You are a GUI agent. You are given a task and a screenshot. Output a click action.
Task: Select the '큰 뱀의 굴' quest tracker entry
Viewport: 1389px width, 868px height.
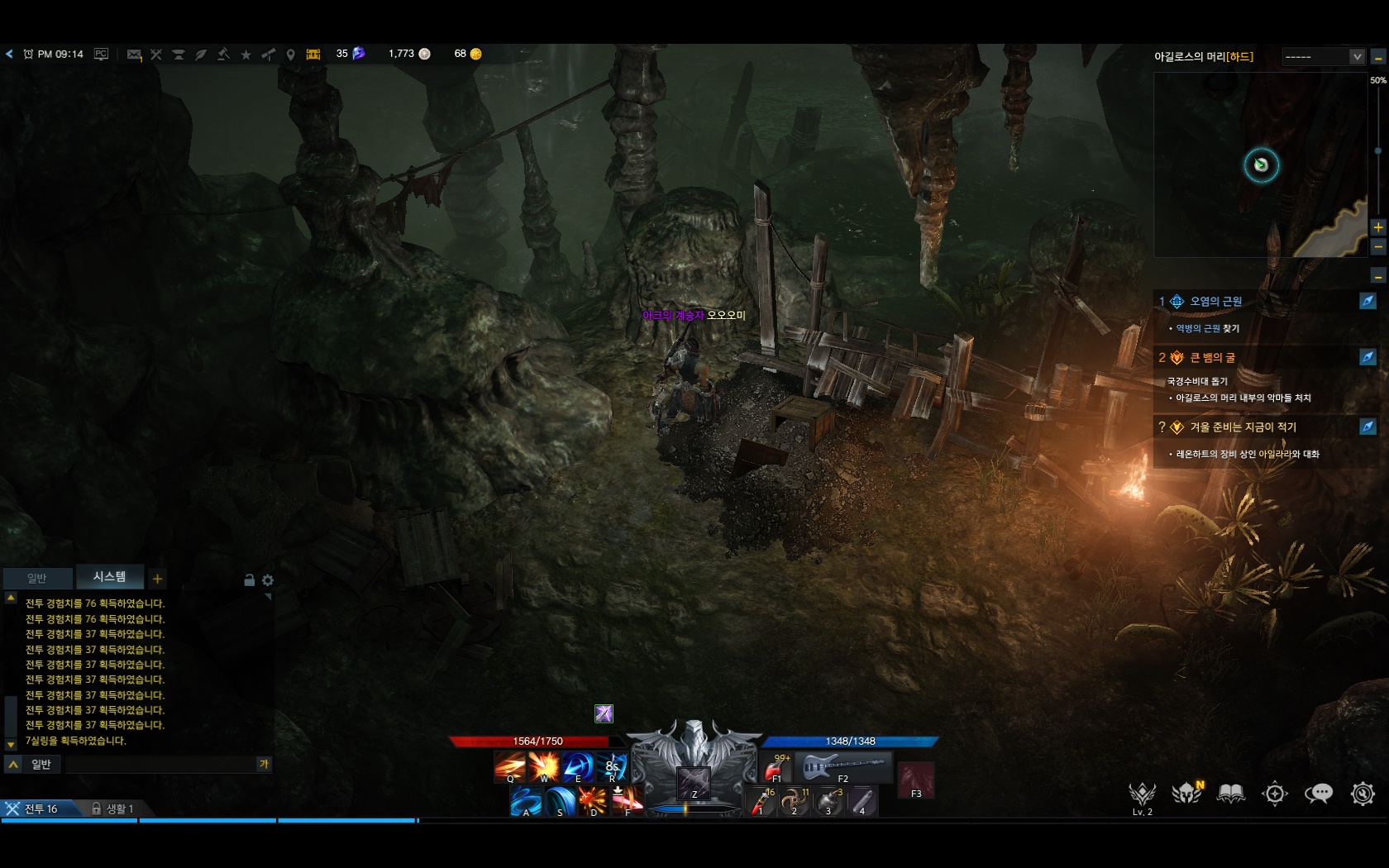tap(1212, 358)
